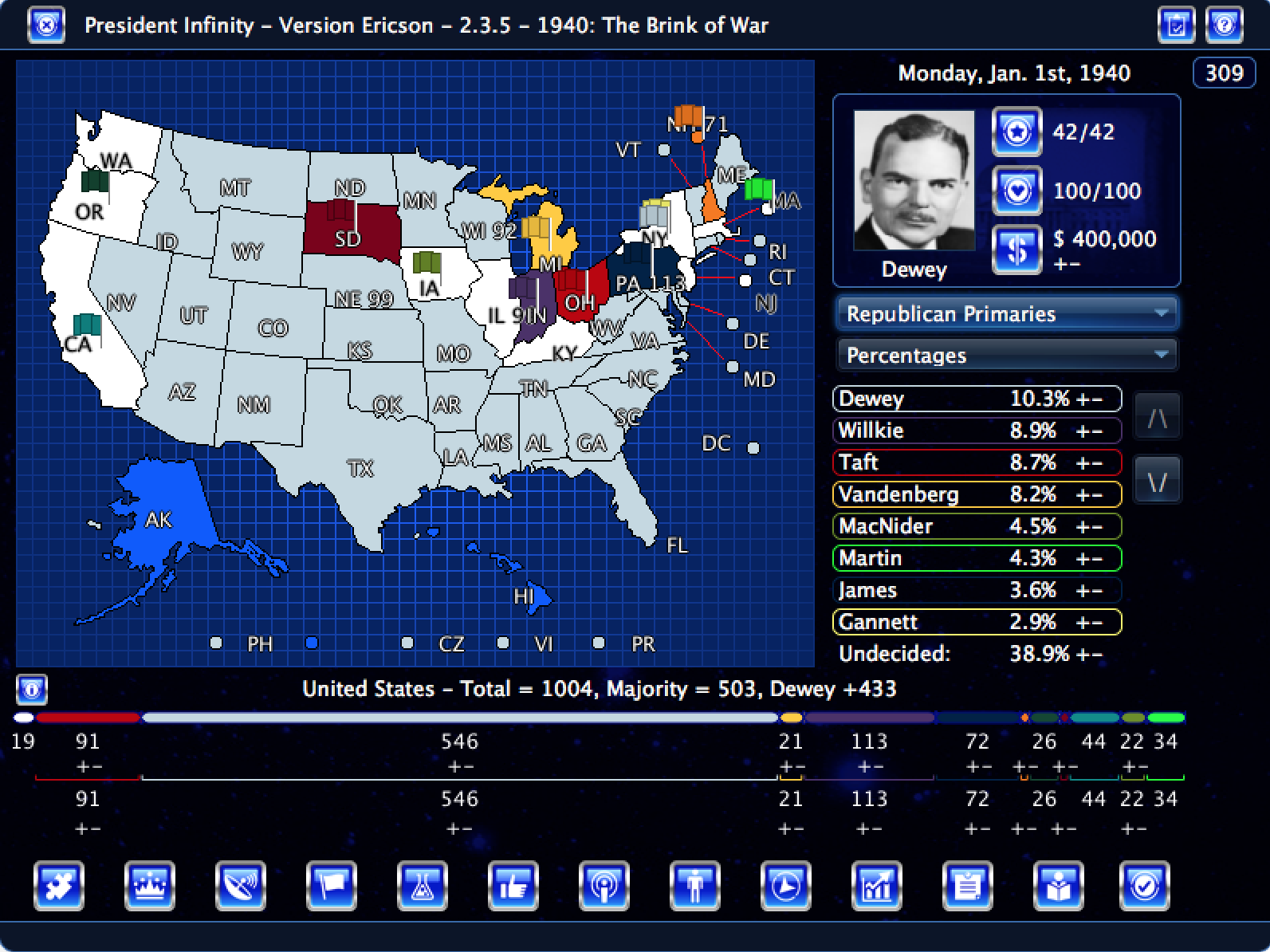Open the strategy puzzle piece tool
The width and height of the screenshot is (1270, 952).
[60, 886]
